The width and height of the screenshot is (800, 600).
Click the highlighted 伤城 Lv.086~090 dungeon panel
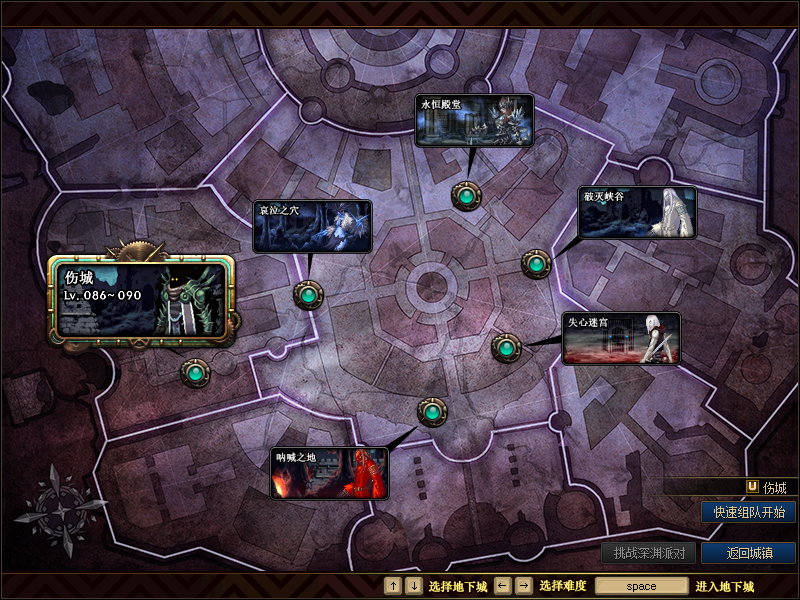tap(141, 299)
